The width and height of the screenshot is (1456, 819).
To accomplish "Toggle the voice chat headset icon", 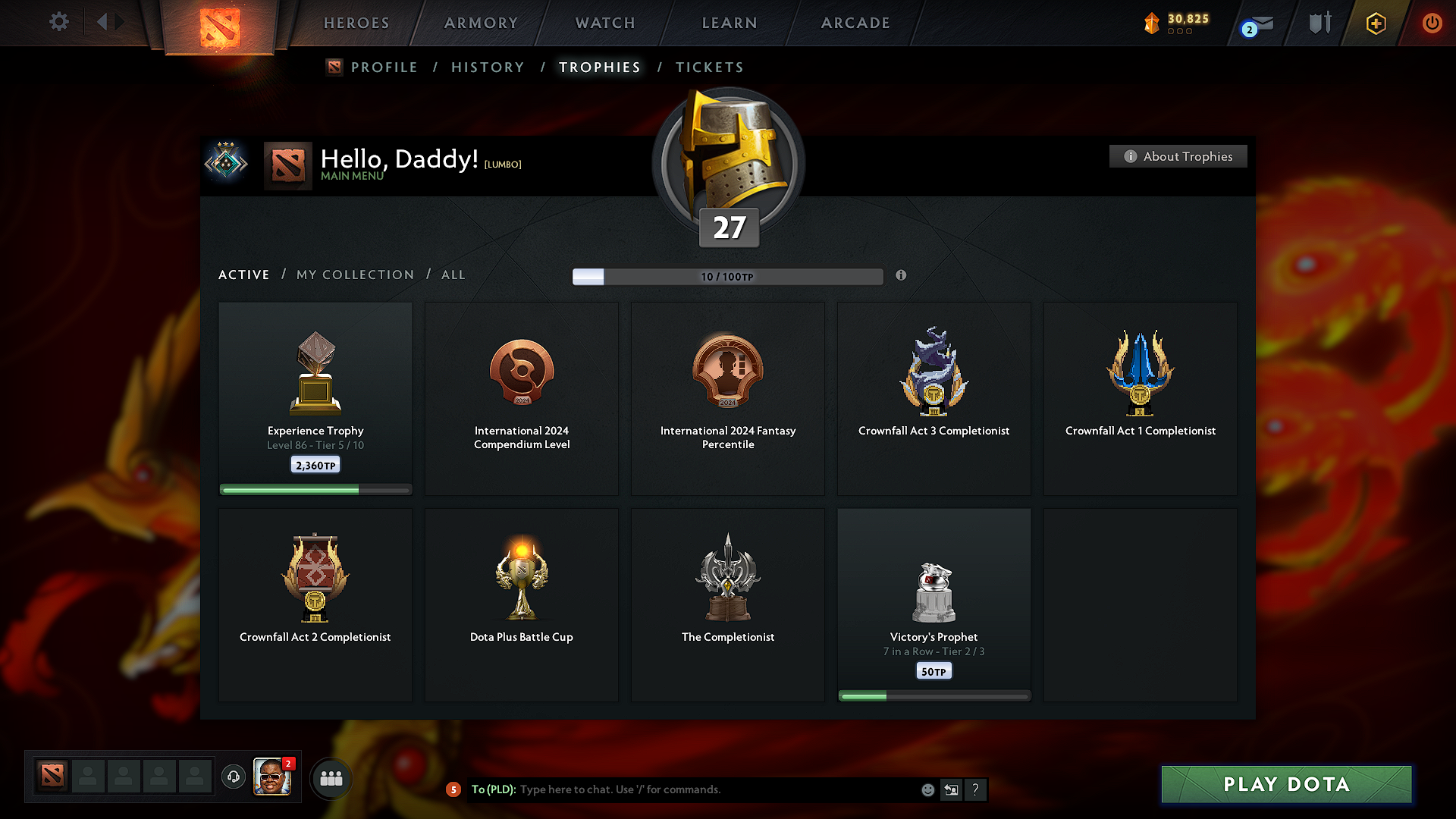I will click(x=233, y=777).
